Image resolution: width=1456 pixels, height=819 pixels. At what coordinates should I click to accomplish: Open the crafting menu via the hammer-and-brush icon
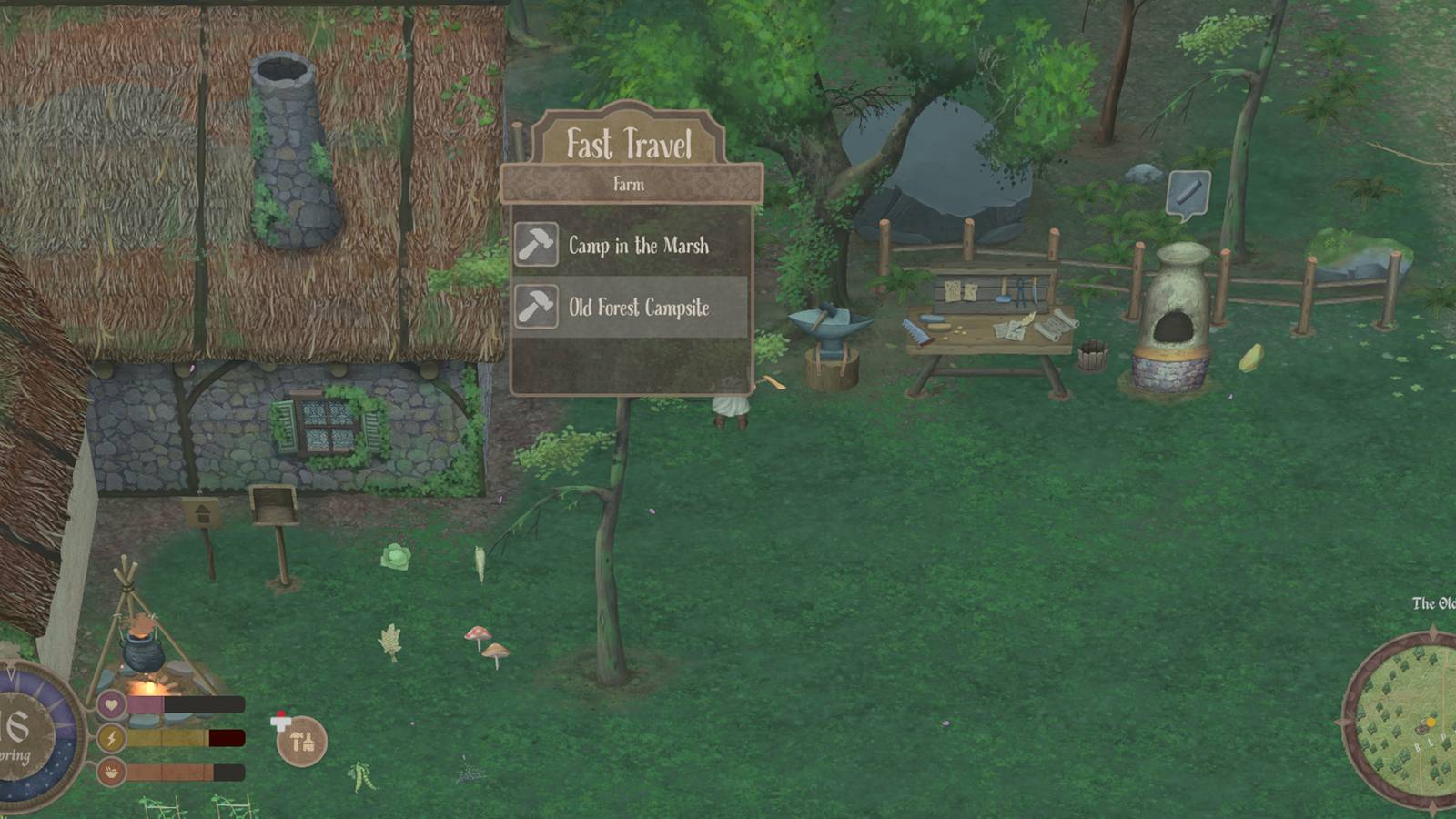coord(303,742)
